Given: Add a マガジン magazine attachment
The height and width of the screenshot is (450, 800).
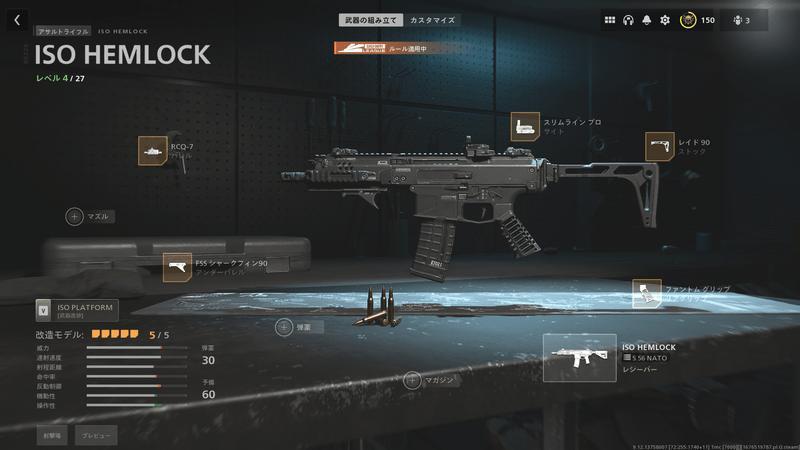Looking at the screenshot, I should [x=413, y=380].
